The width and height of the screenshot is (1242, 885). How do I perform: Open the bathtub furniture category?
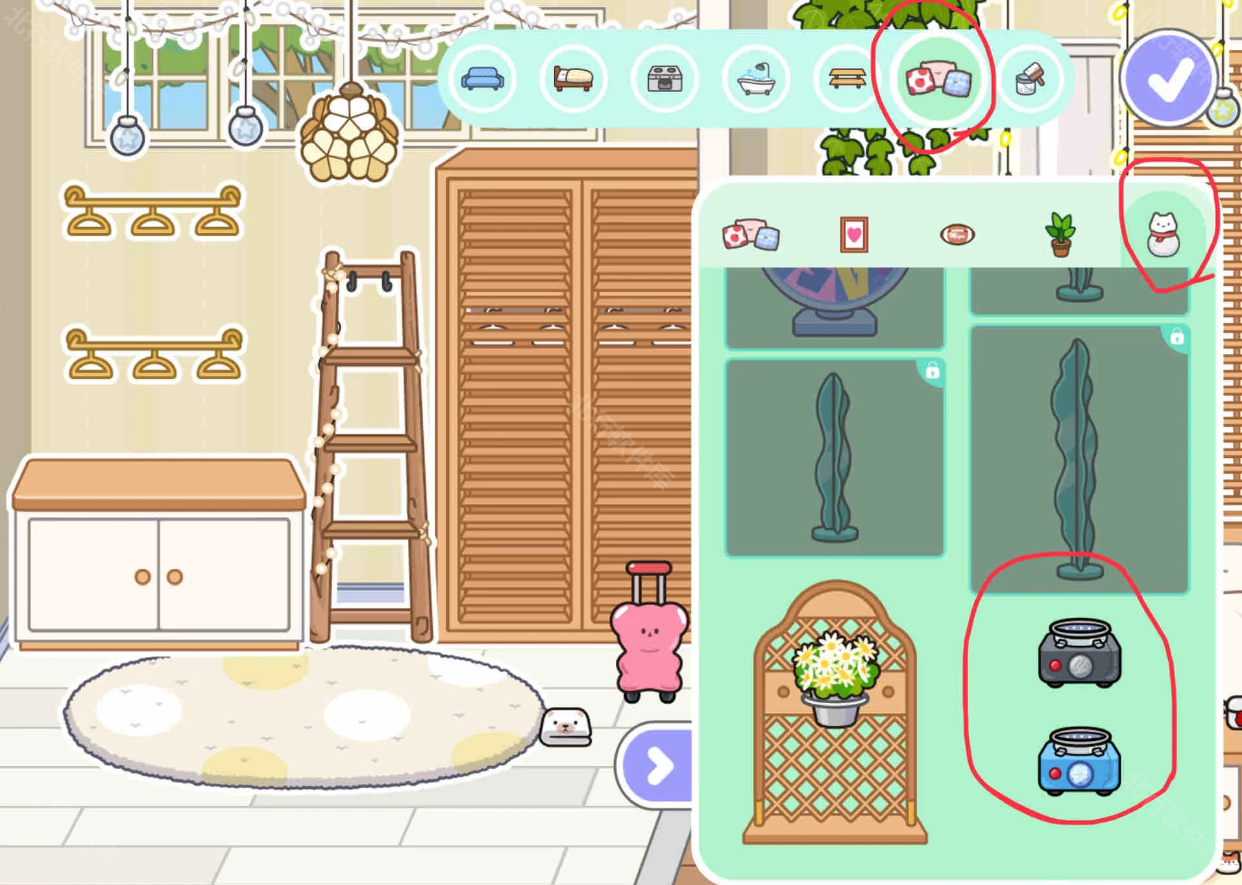(756, 78)
